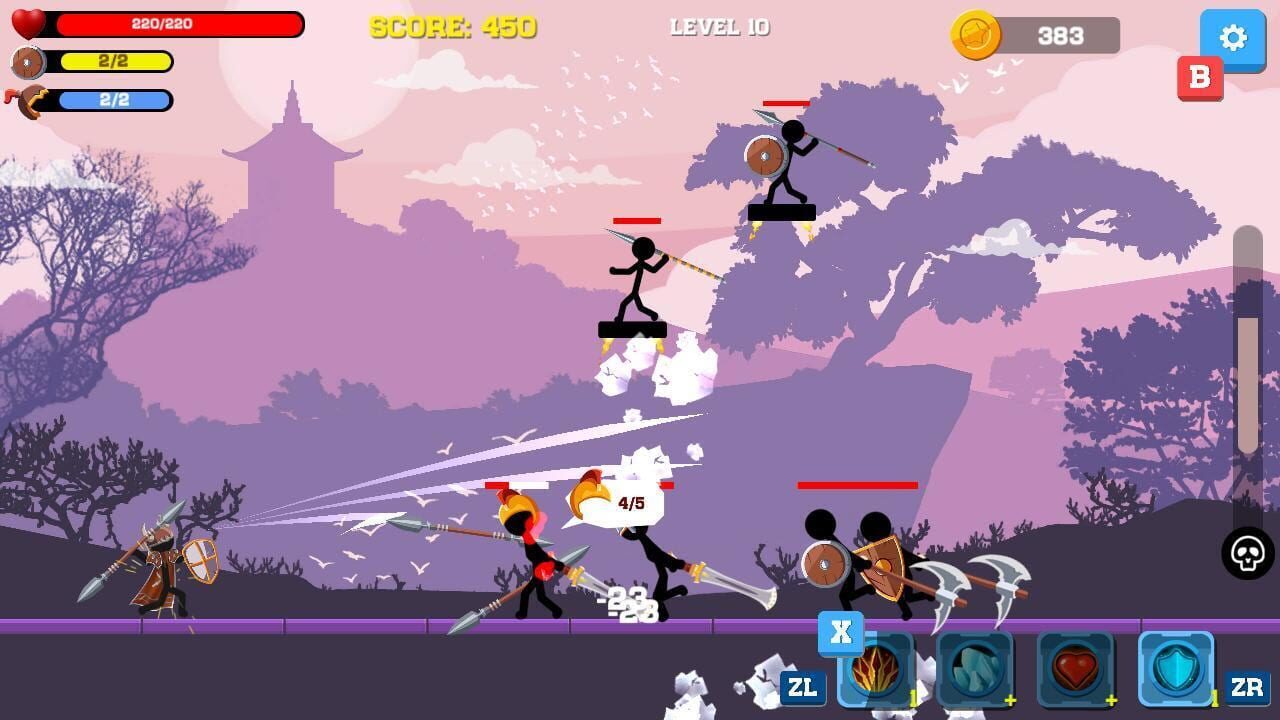Screen dimensions: 1280x720
Task: Click the yellow 2/2 shield meter
Action: [x=115, y=62]
